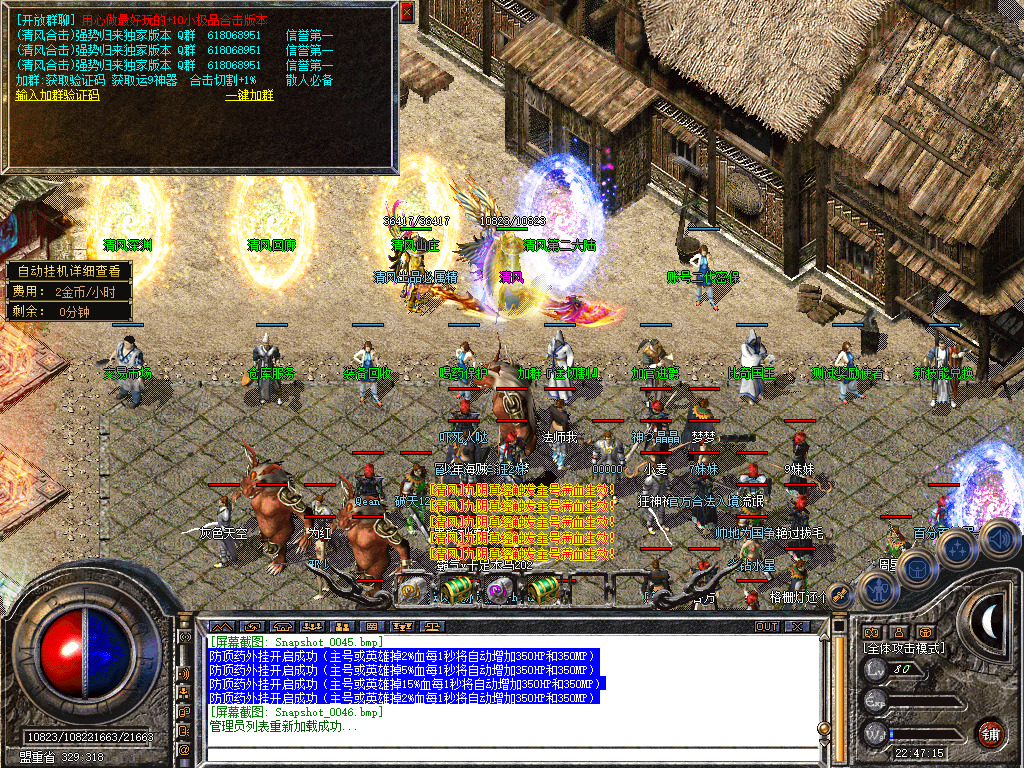1024x768 pixels.
Task: Open the bag via the backpack orb
Action: pos(915,568)
